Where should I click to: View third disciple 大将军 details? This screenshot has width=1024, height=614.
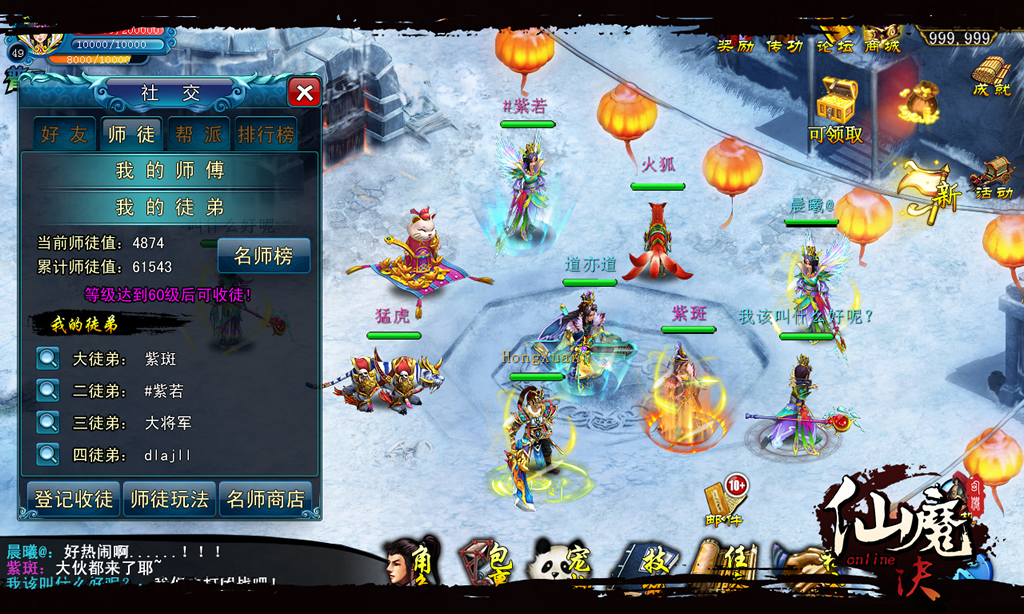click(48, 422)
